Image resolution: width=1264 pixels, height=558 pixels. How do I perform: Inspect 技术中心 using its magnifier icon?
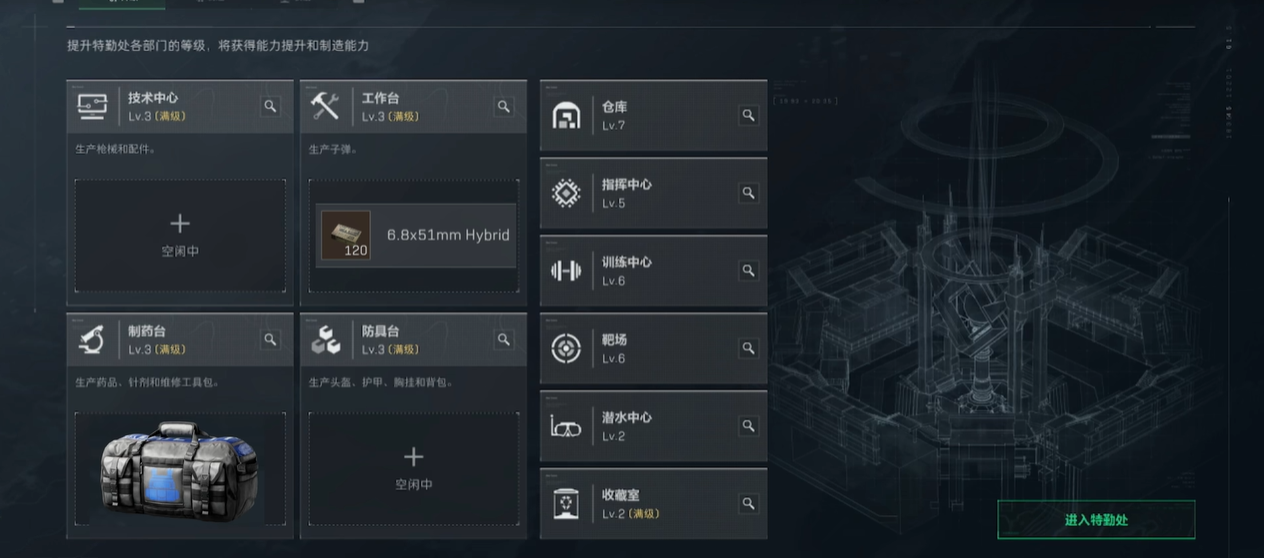click(x=270, y=106)
